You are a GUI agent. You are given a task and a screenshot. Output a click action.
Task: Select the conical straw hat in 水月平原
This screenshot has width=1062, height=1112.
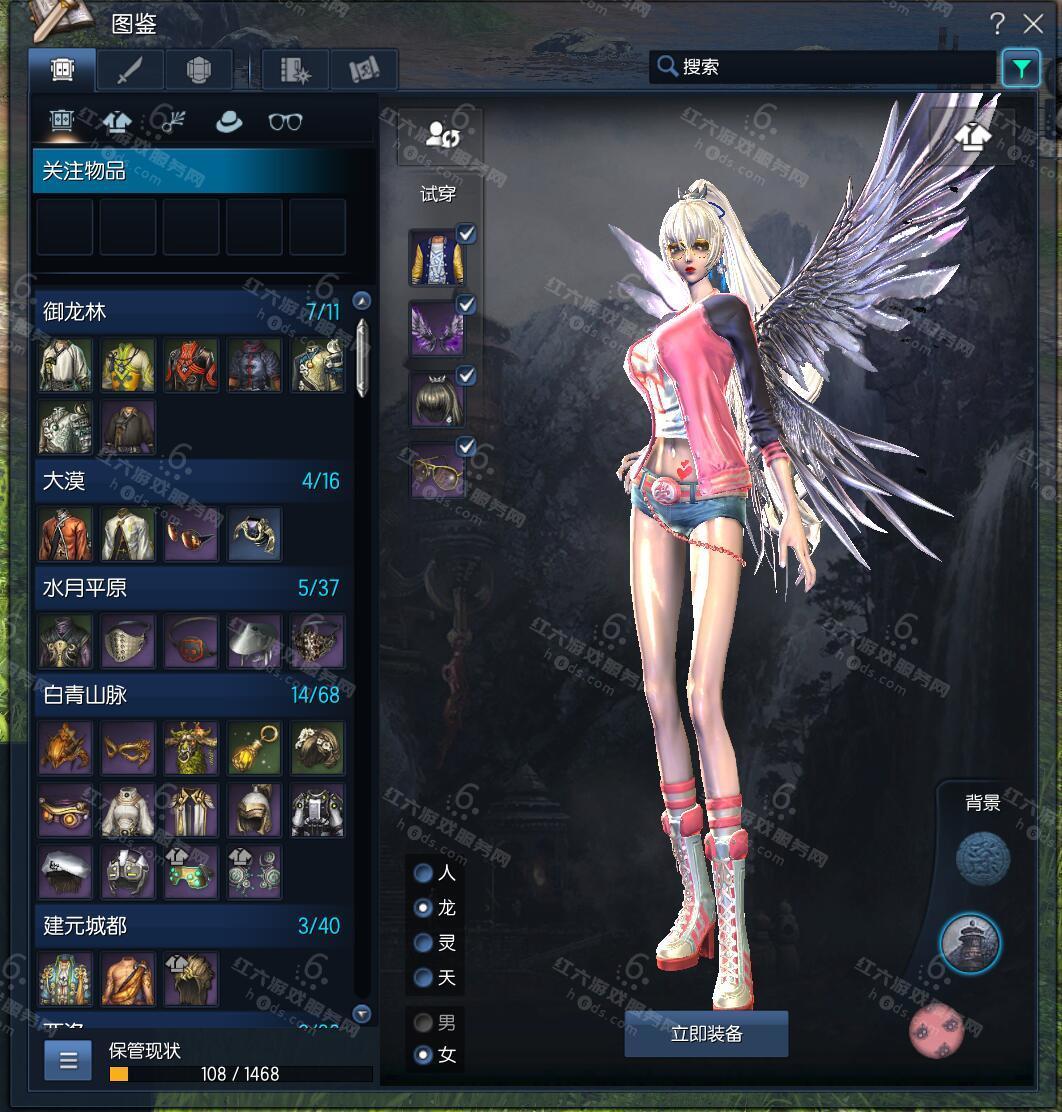click(x=254, y=641)
